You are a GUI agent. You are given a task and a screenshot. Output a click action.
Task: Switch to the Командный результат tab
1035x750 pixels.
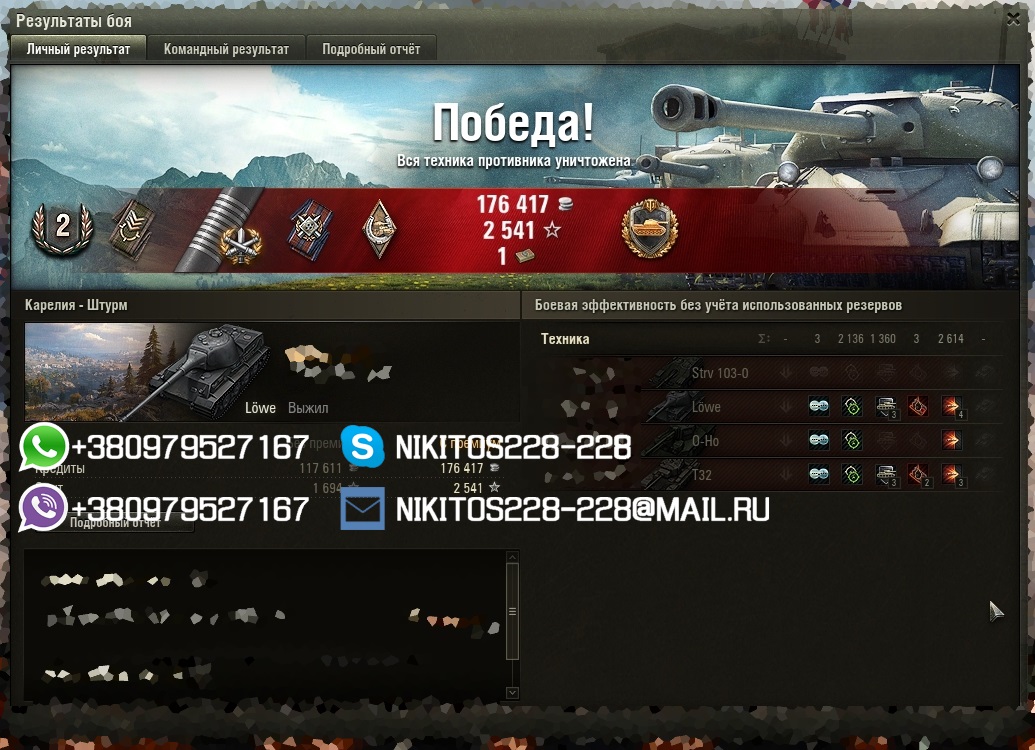pos(226,49)
